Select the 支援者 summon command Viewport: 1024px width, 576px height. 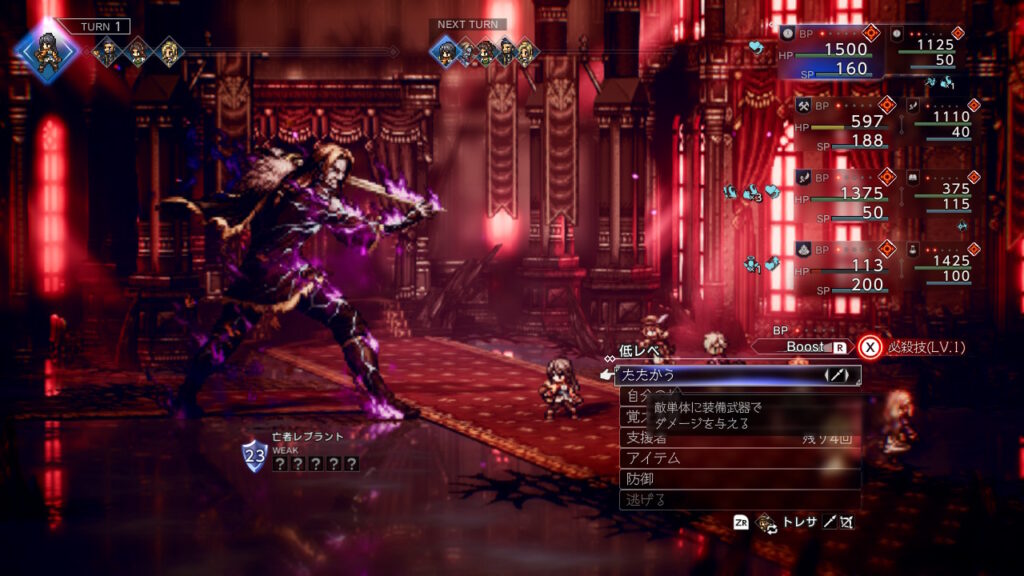740,438
